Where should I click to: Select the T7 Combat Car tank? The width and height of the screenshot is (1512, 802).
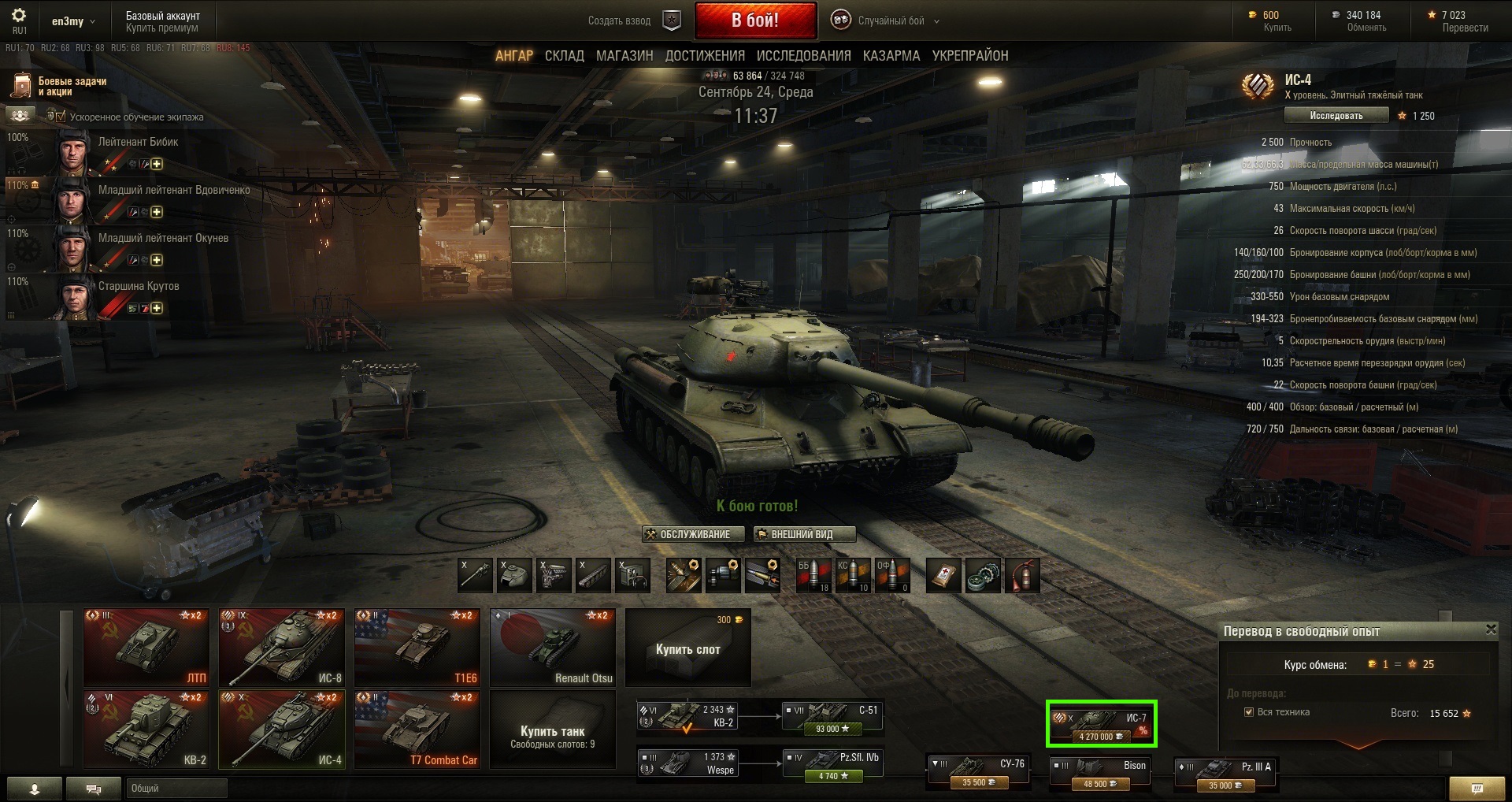tap(417, 729)
